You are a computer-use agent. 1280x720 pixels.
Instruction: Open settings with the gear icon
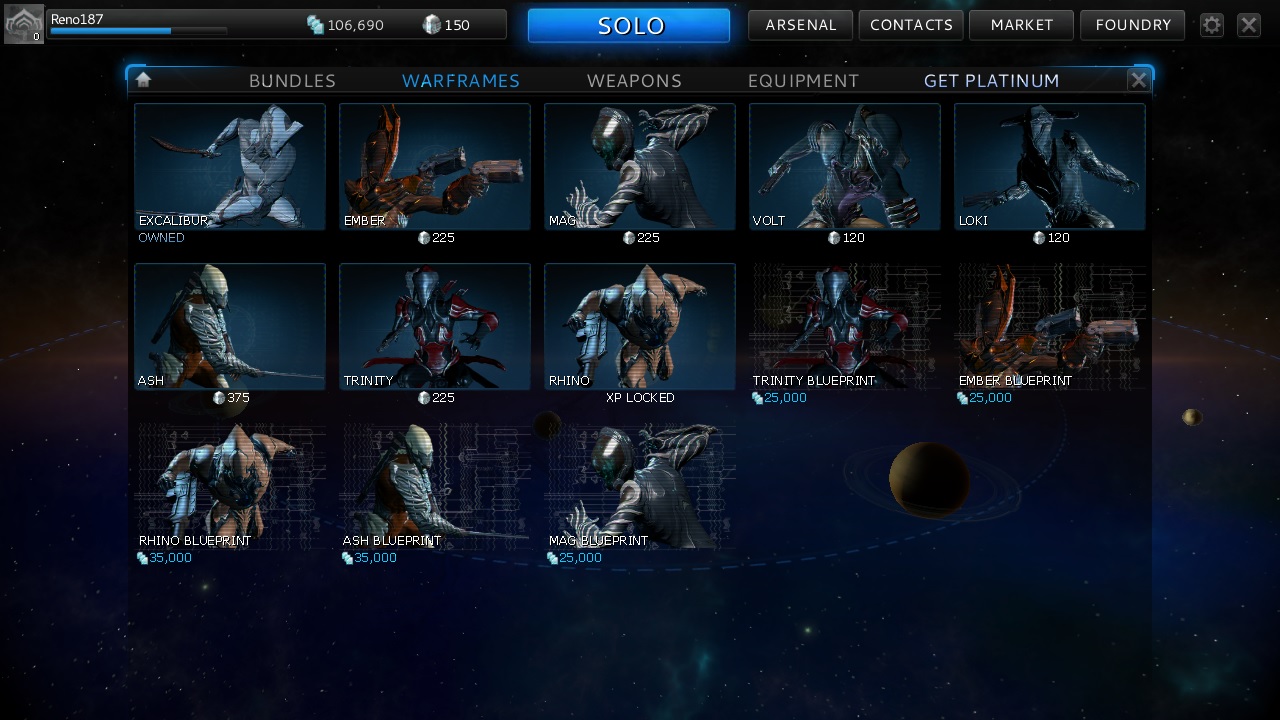tap(1212, 25)
